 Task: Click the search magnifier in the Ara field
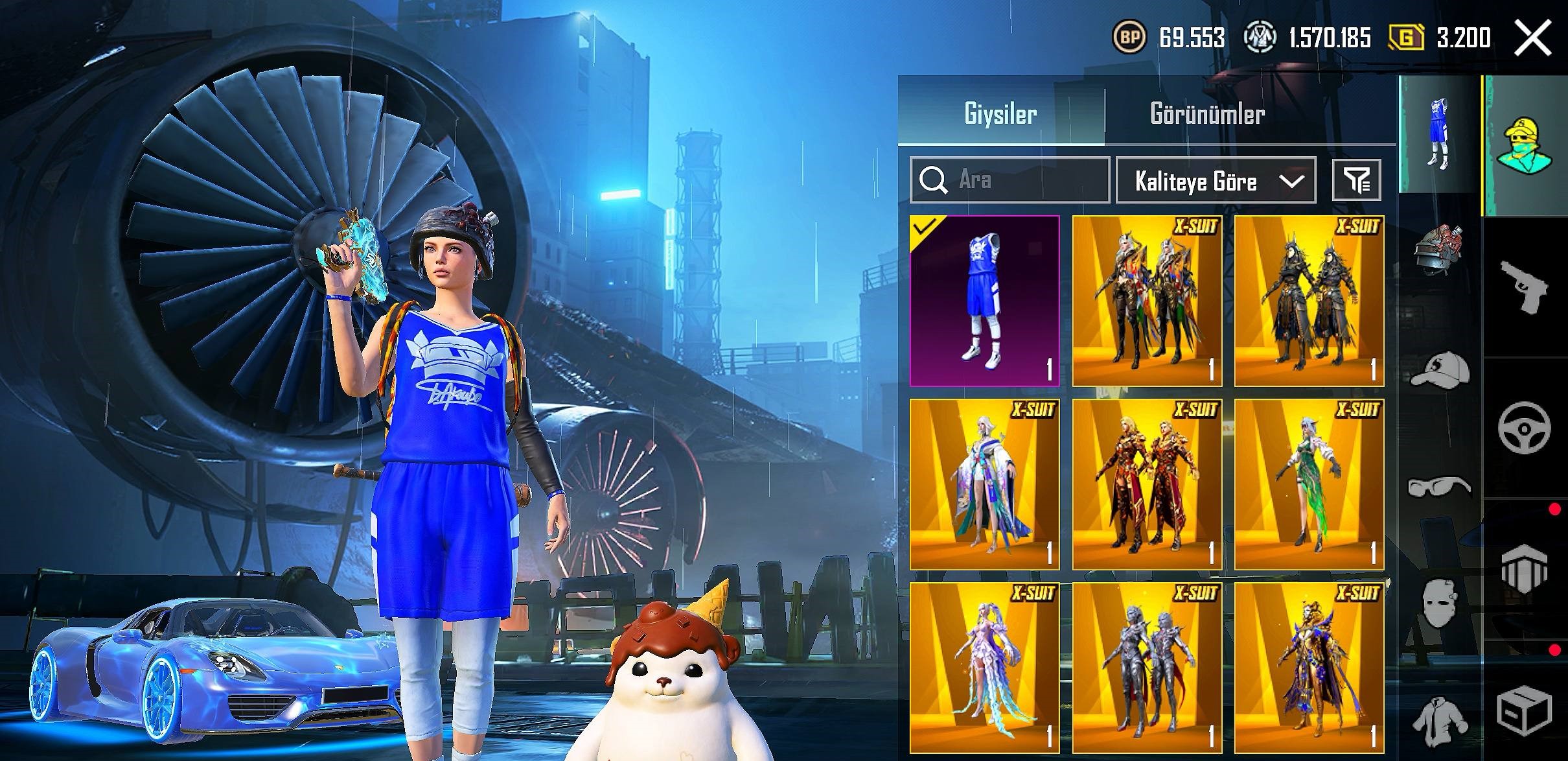[936, 181]
